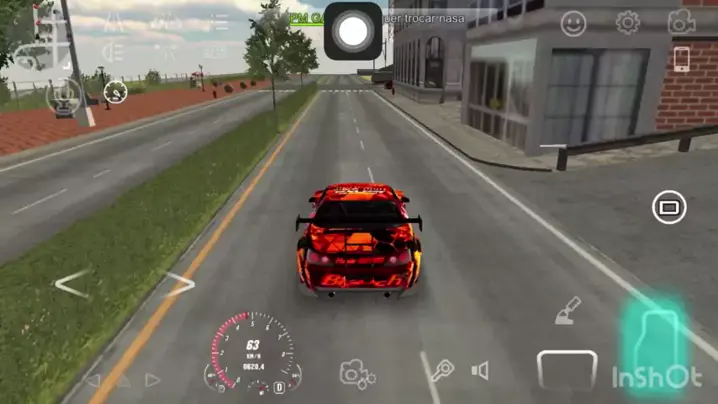This screenshot has width=718, height=404.
Task: Honk the horn speaker icon
Action: pos(481,371)
